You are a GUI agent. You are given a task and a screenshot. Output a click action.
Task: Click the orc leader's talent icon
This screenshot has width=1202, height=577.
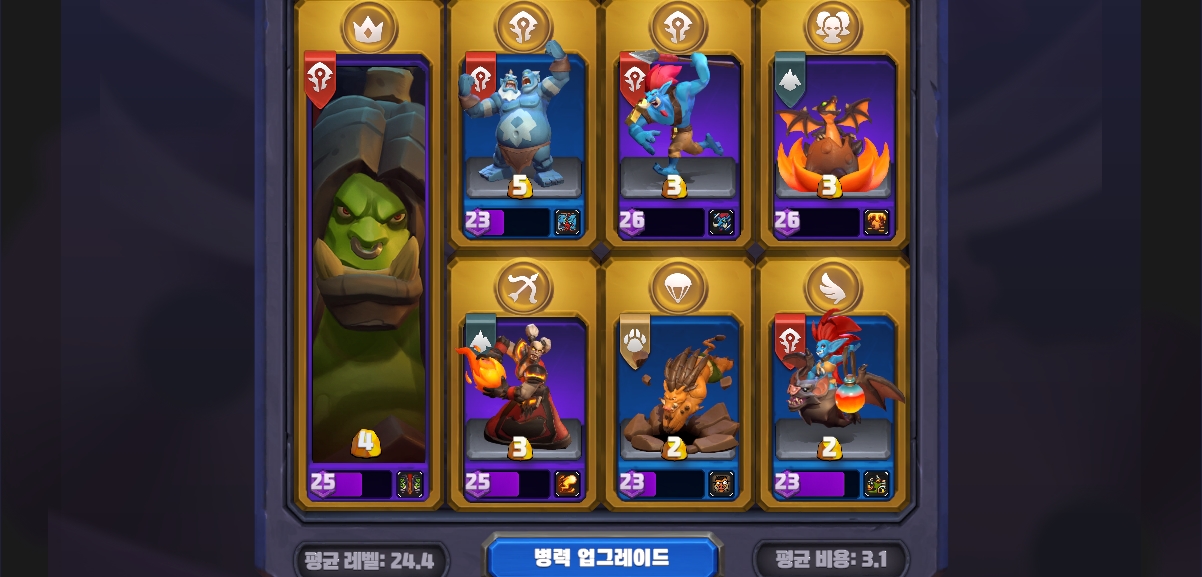(x=410, y=484)
